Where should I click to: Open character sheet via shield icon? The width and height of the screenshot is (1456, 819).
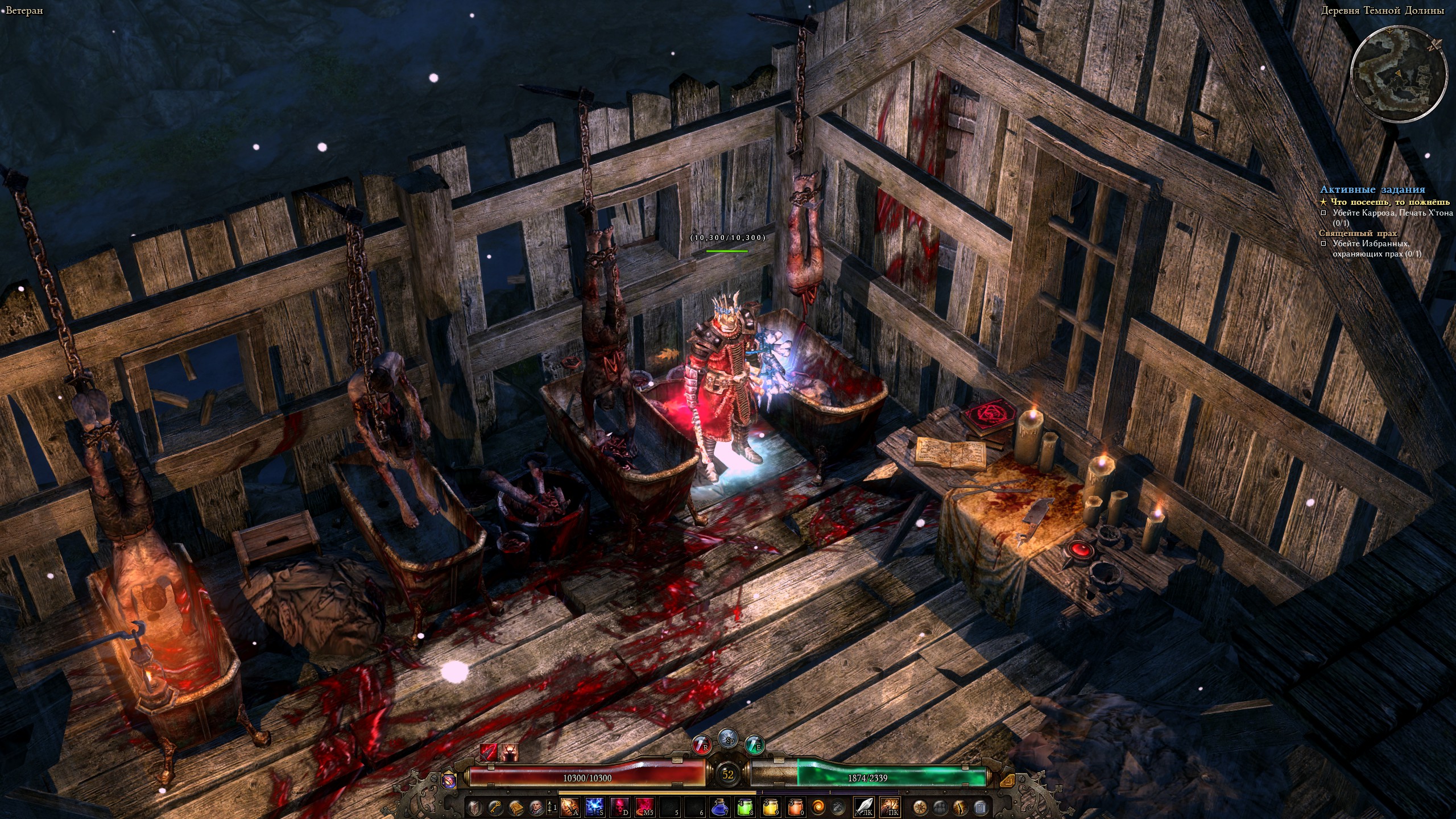point(474,806)
